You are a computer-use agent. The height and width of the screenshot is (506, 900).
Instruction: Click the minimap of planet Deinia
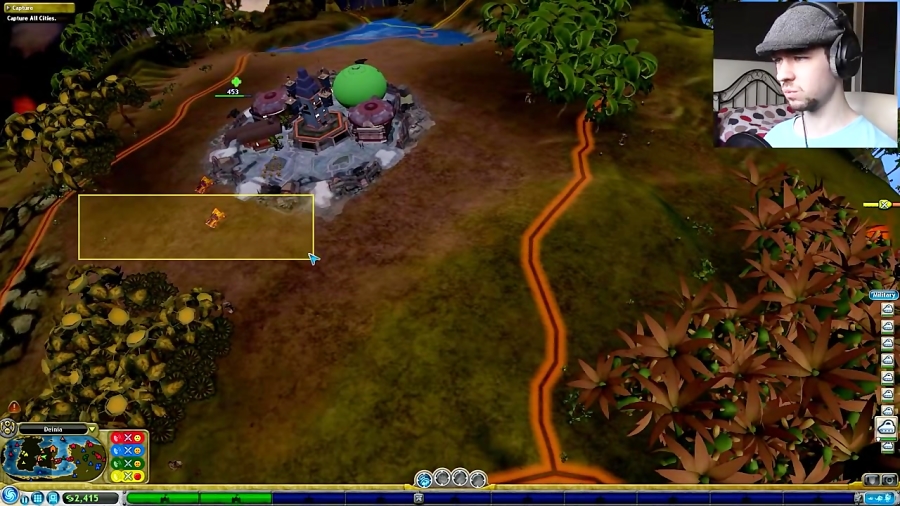[51, 458]
